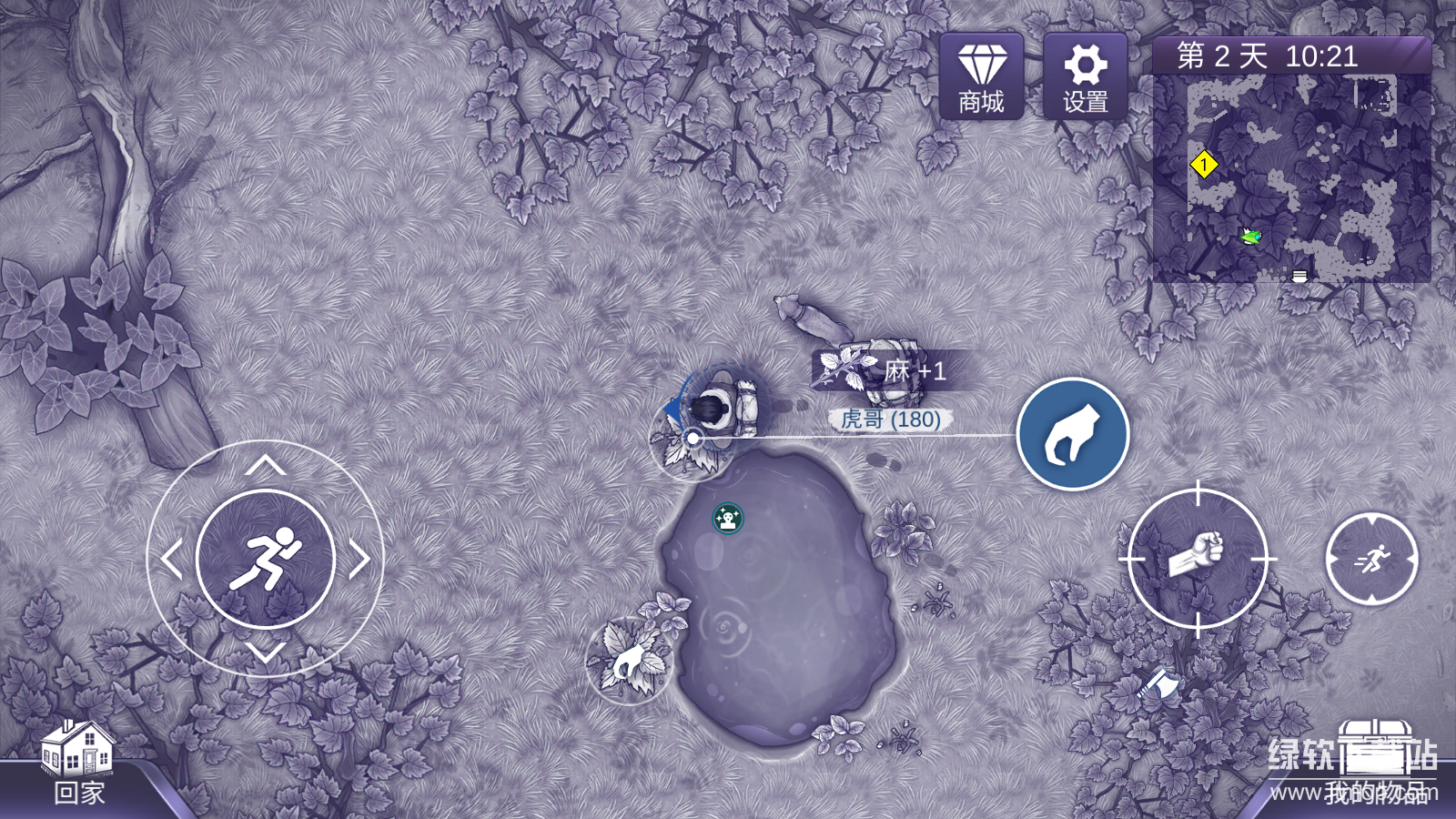The image size is (1456, 819).
Task: Open the 商城 shop
Action: [981, 76]
